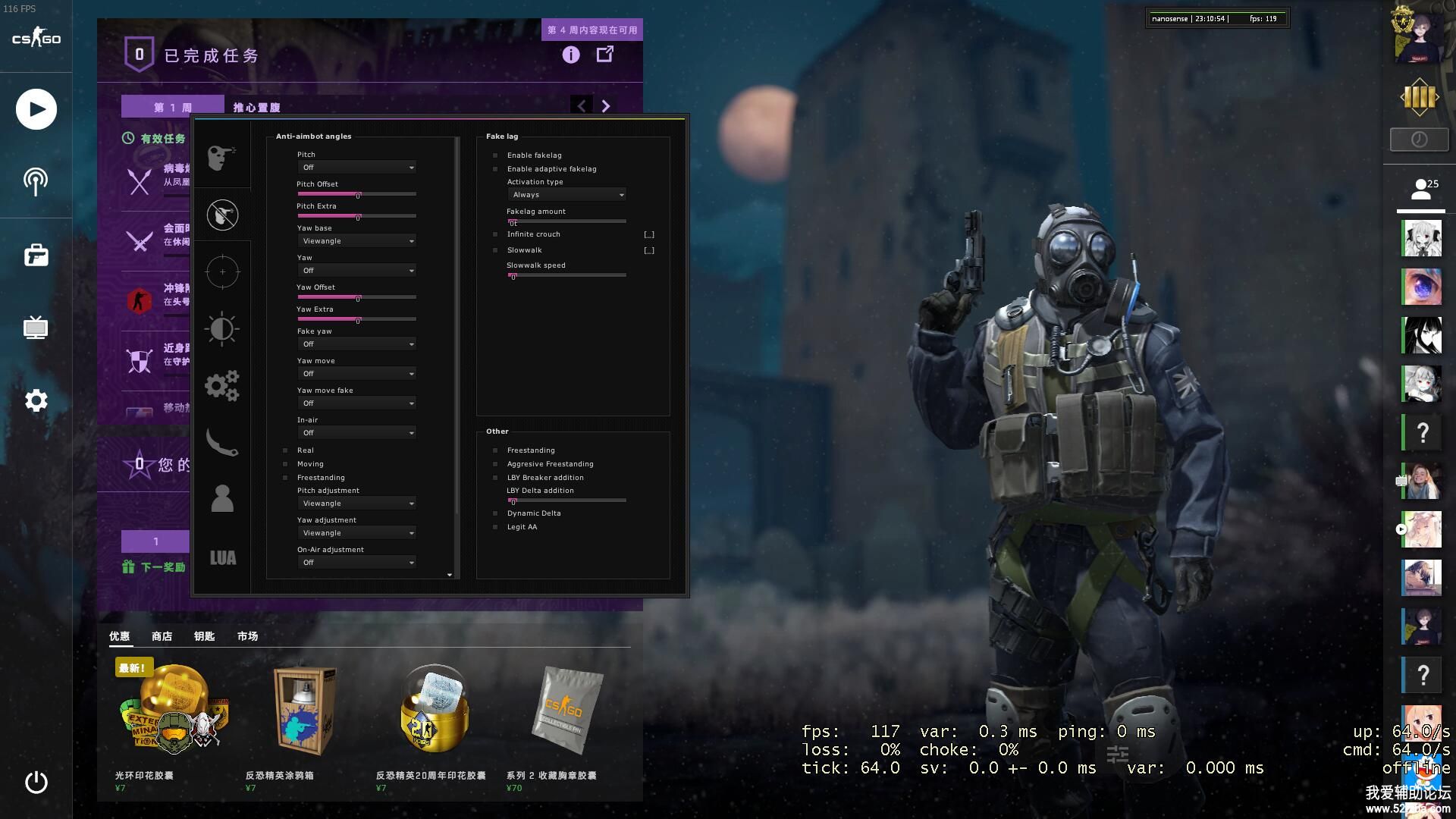The width and height of the screenshot is (1456, 819).
Task: Start a match with the play button
Action: 36,109
